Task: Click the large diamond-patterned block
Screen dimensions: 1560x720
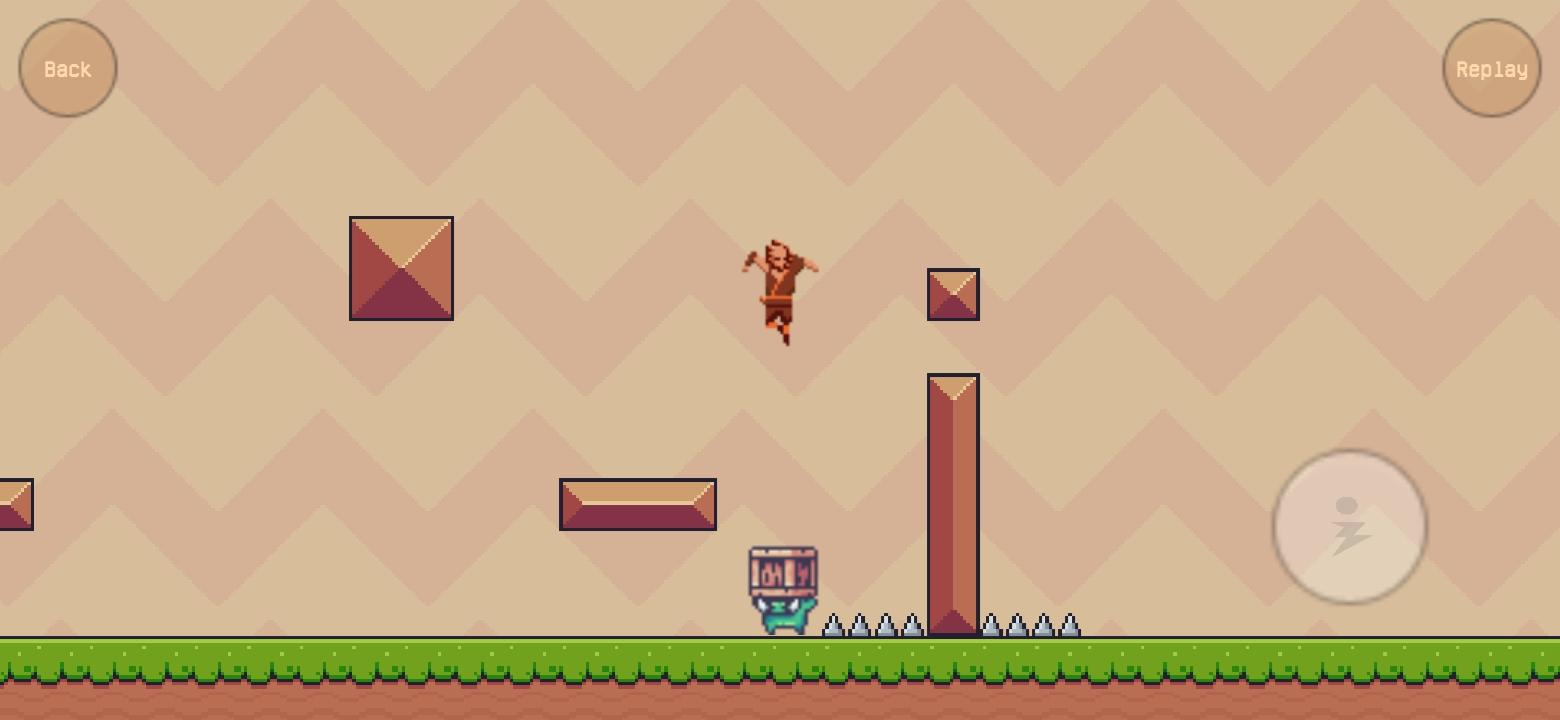Action: (x=400, y=267)
